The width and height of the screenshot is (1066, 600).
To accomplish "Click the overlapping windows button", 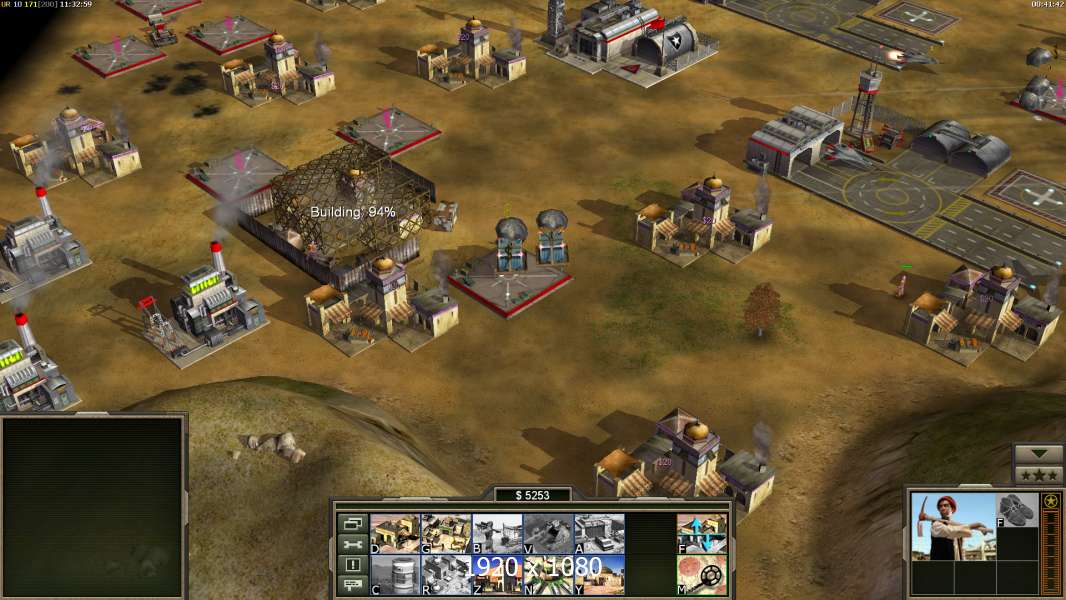I will tap(352, 522).
